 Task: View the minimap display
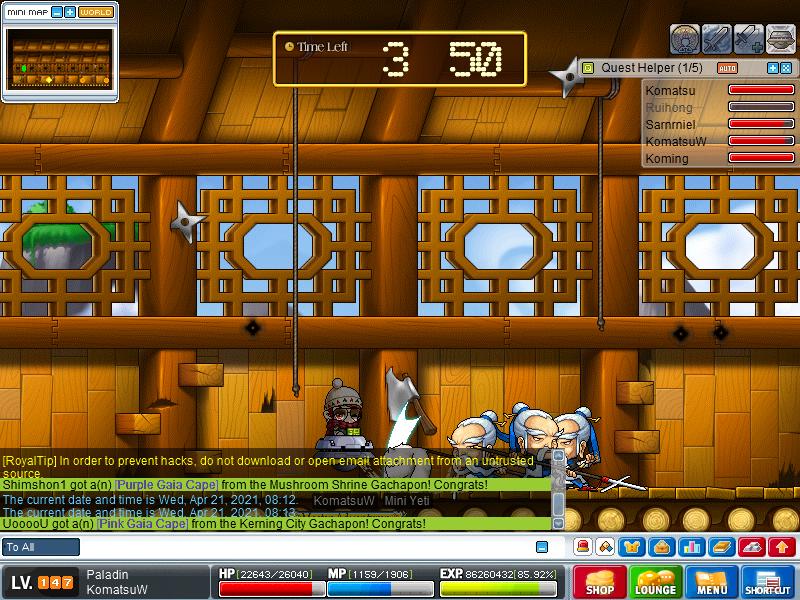59,58
